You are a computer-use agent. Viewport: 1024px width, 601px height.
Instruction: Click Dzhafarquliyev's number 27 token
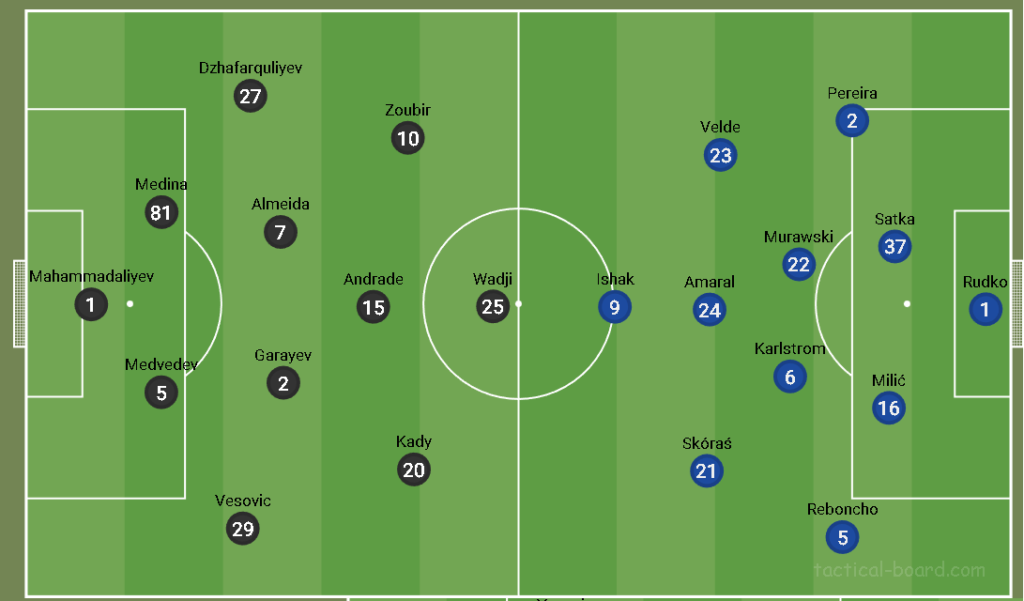(250, 96)
